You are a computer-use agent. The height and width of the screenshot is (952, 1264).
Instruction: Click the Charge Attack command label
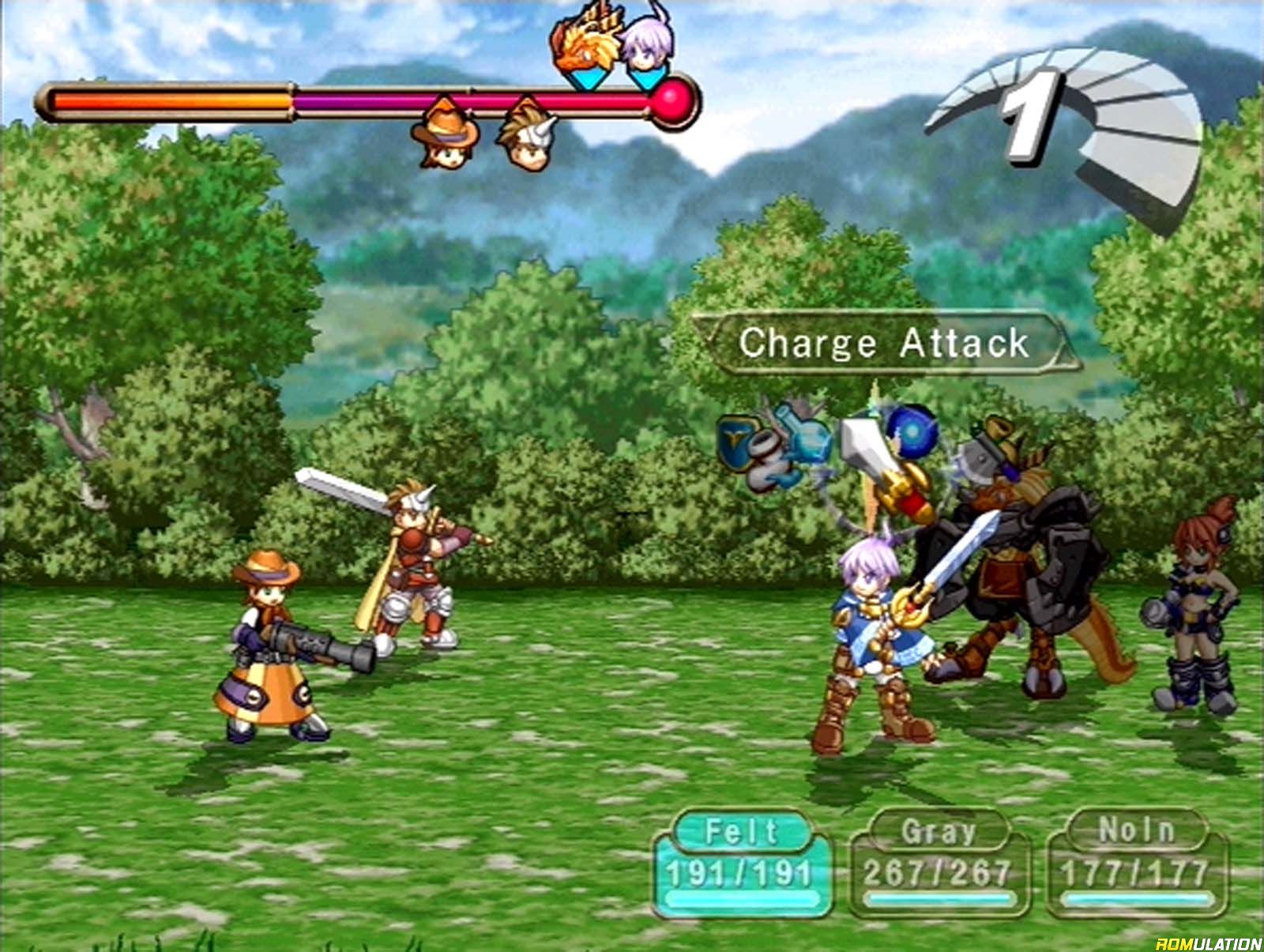pyautogui.click(x=883, y=344)
